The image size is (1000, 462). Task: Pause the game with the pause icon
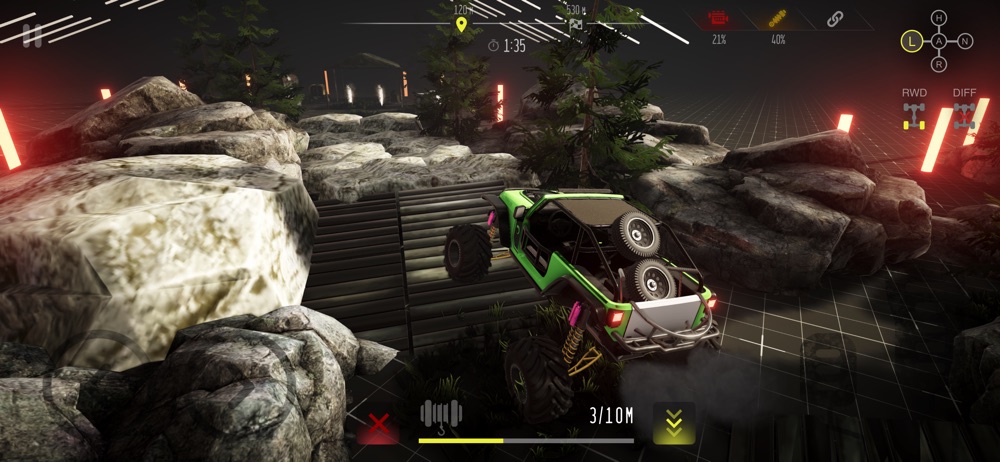[x=32, y=36]
